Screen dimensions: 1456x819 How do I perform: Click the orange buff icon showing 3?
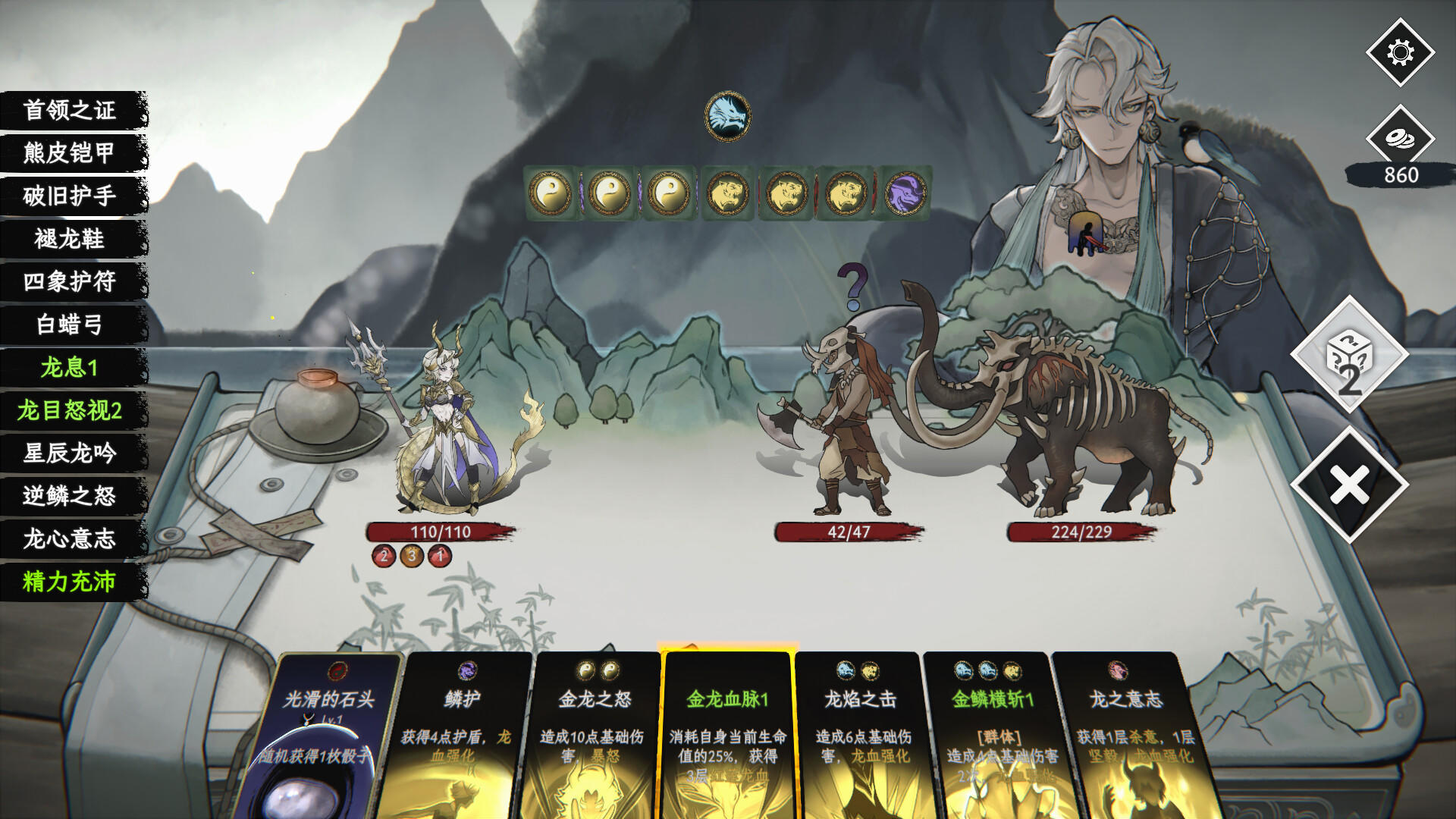point(412,554)
